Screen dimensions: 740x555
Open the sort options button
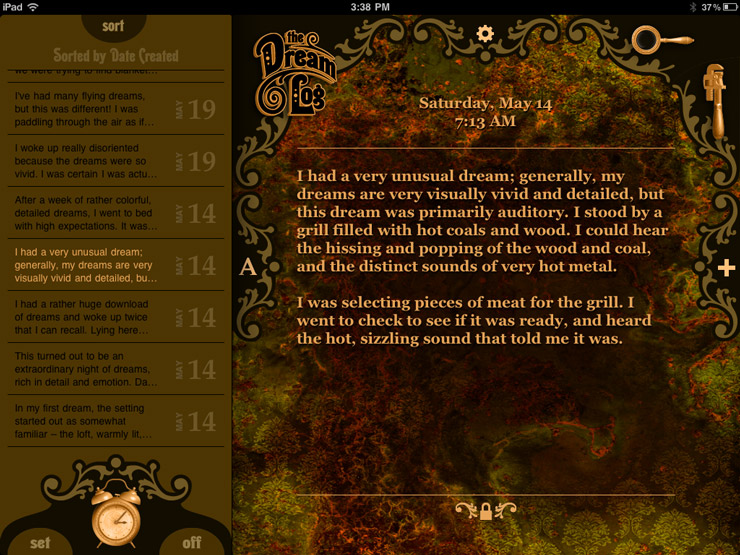tap(113, 26)
